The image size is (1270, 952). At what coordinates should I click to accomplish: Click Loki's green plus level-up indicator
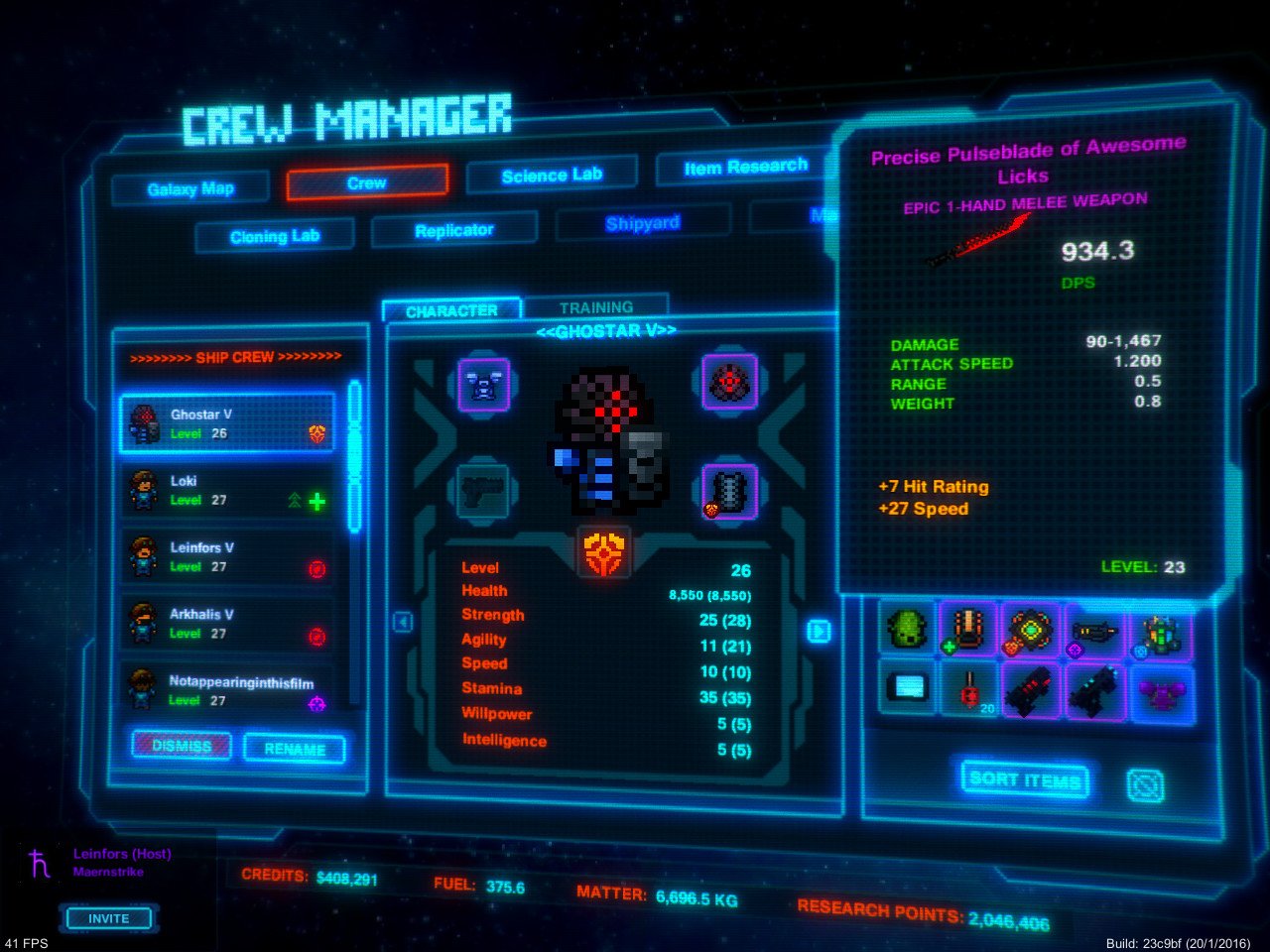click(x=317, y=502)
